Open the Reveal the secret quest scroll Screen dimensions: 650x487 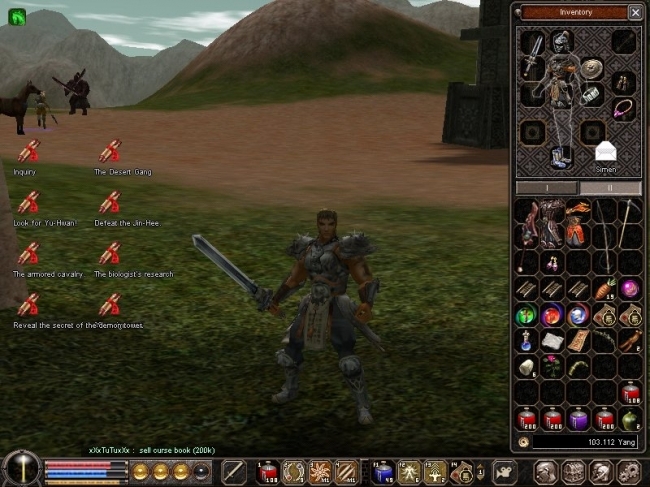tap(29, 305)
